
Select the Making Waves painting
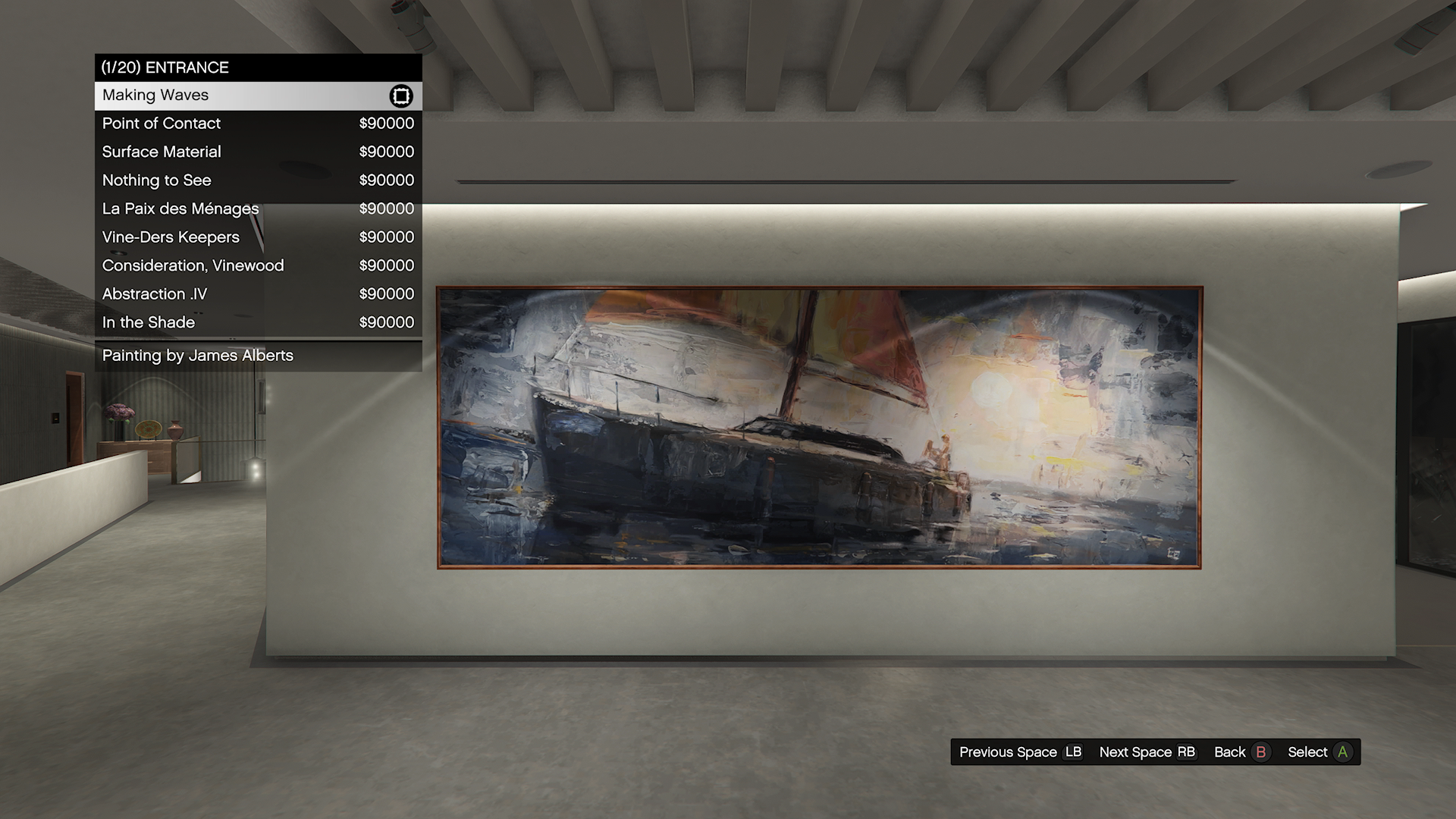(x=258, y=96)
